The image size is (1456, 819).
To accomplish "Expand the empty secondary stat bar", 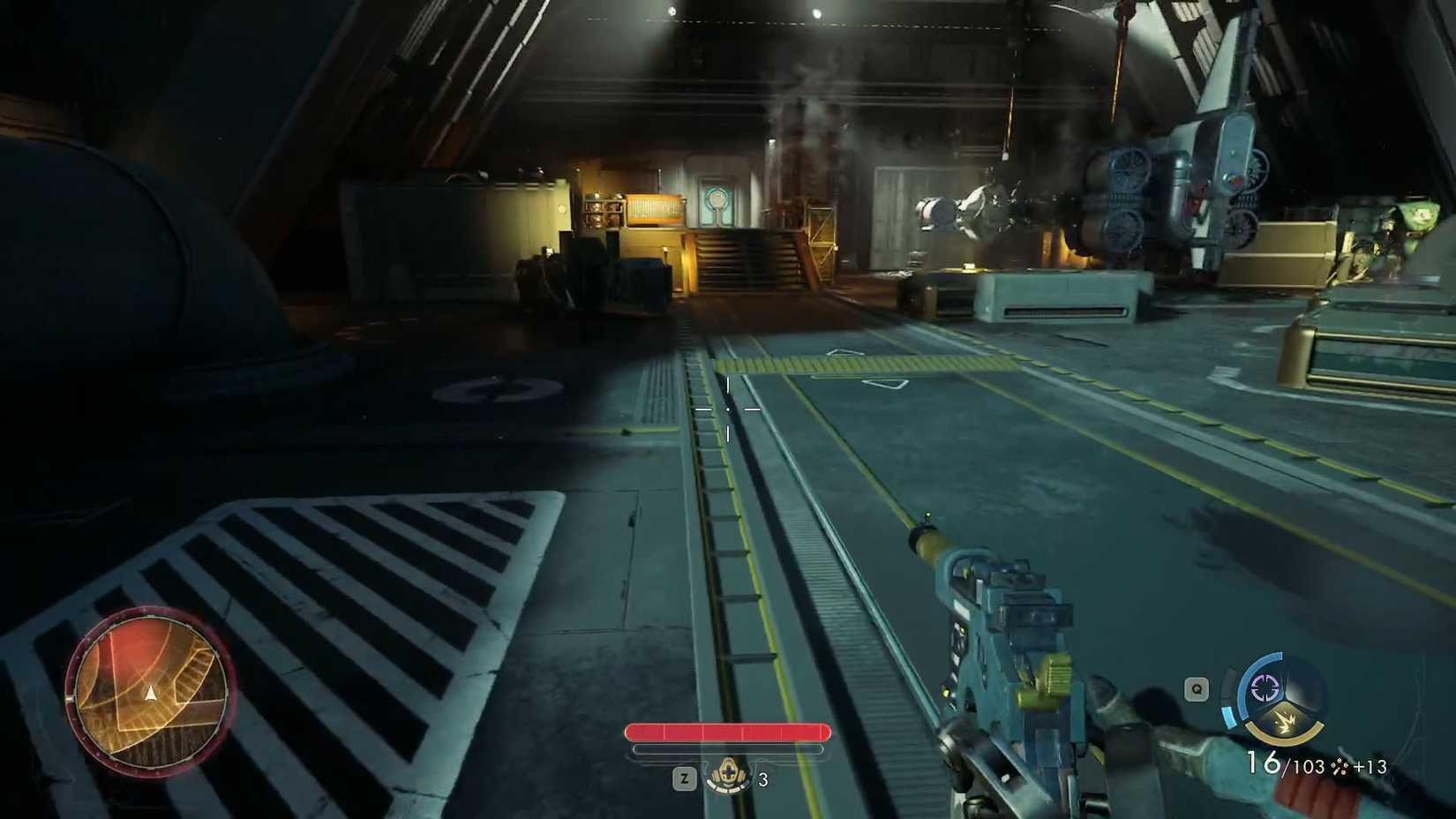I will [727, 751].
